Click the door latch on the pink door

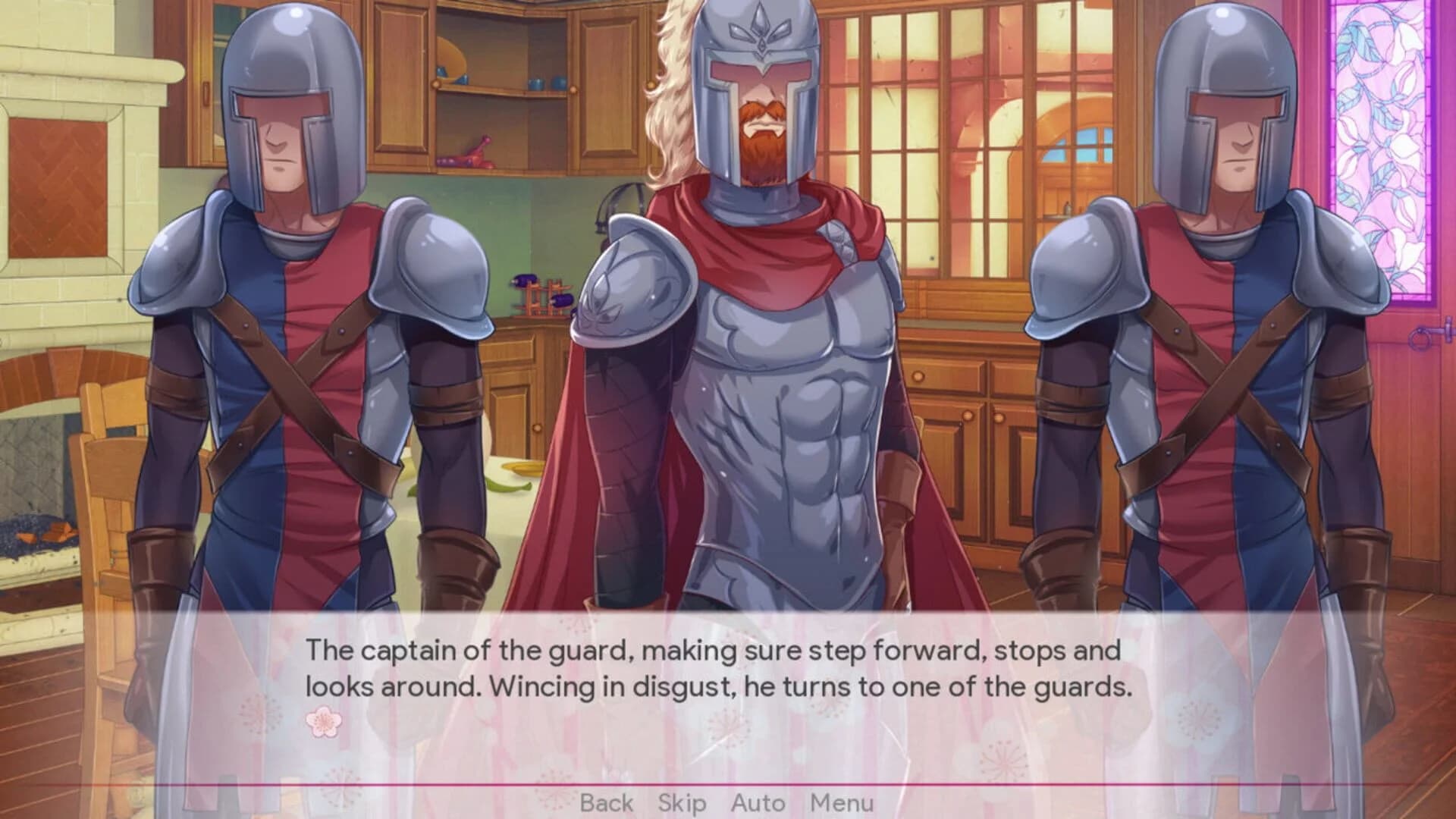point(1420,337)
